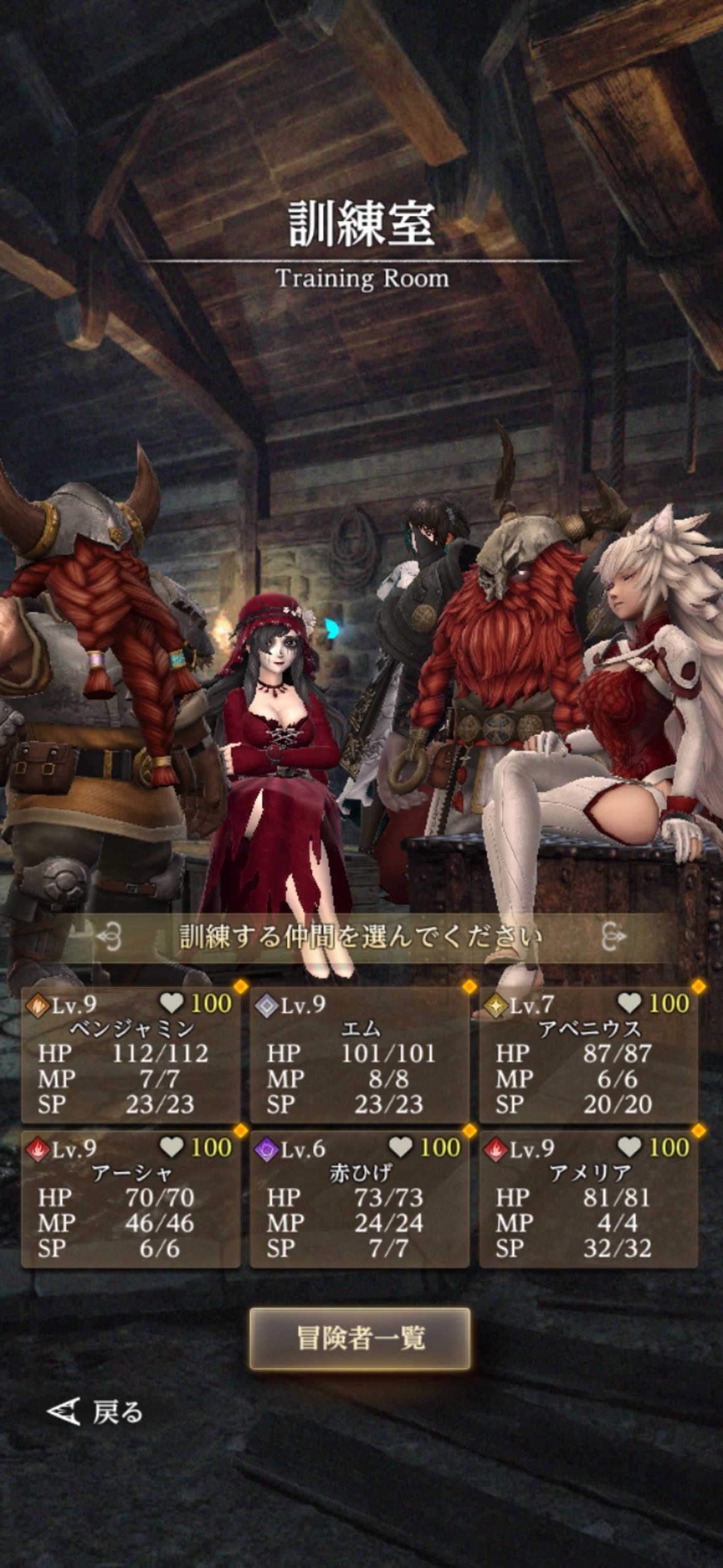Go back with the 戻る button

(95, 1412)
